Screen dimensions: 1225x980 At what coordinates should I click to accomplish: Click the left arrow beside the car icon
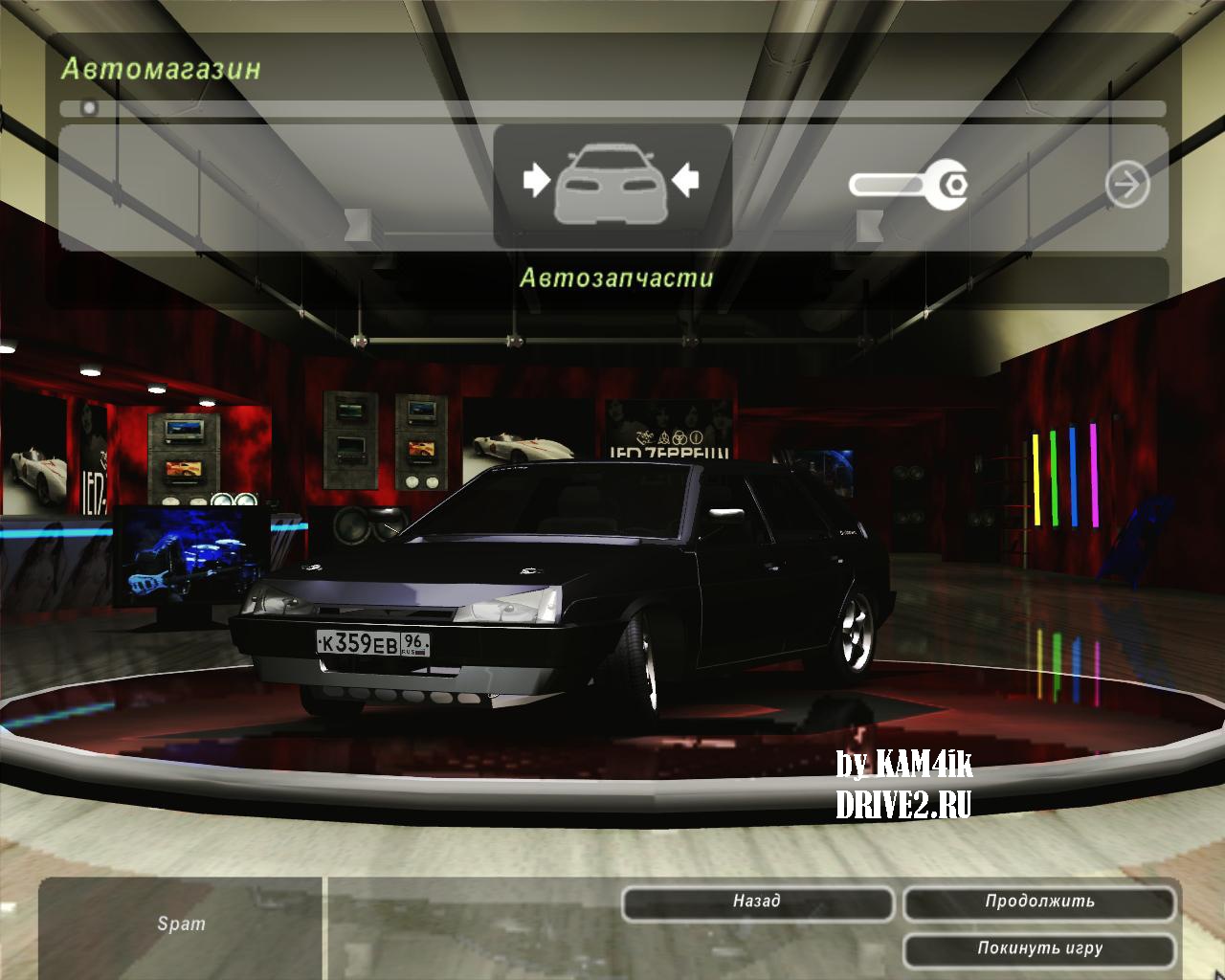coord(536,180)
